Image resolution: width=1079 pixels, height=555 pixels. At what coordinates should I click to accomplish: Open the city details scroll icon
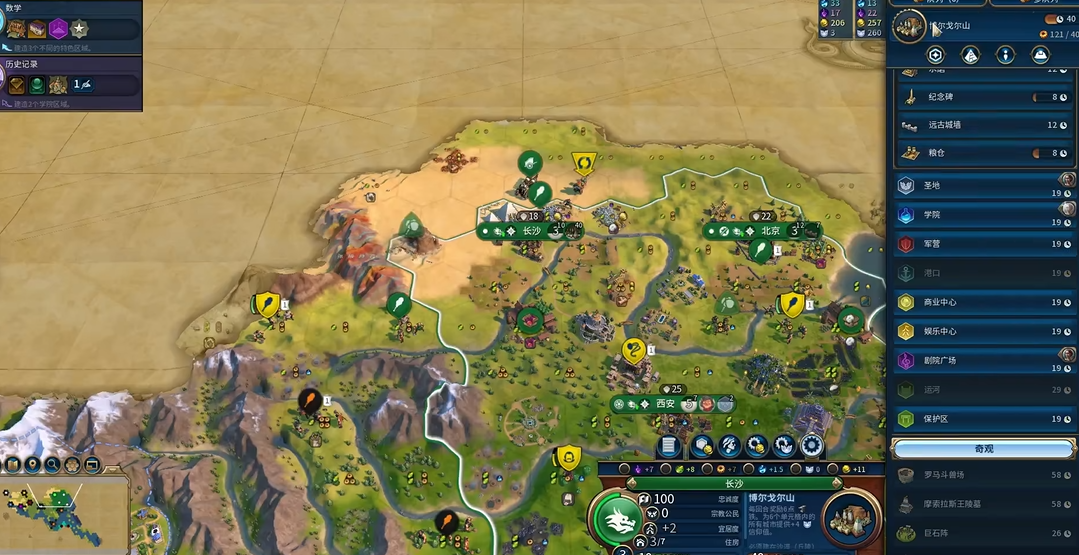coord(670,446)
